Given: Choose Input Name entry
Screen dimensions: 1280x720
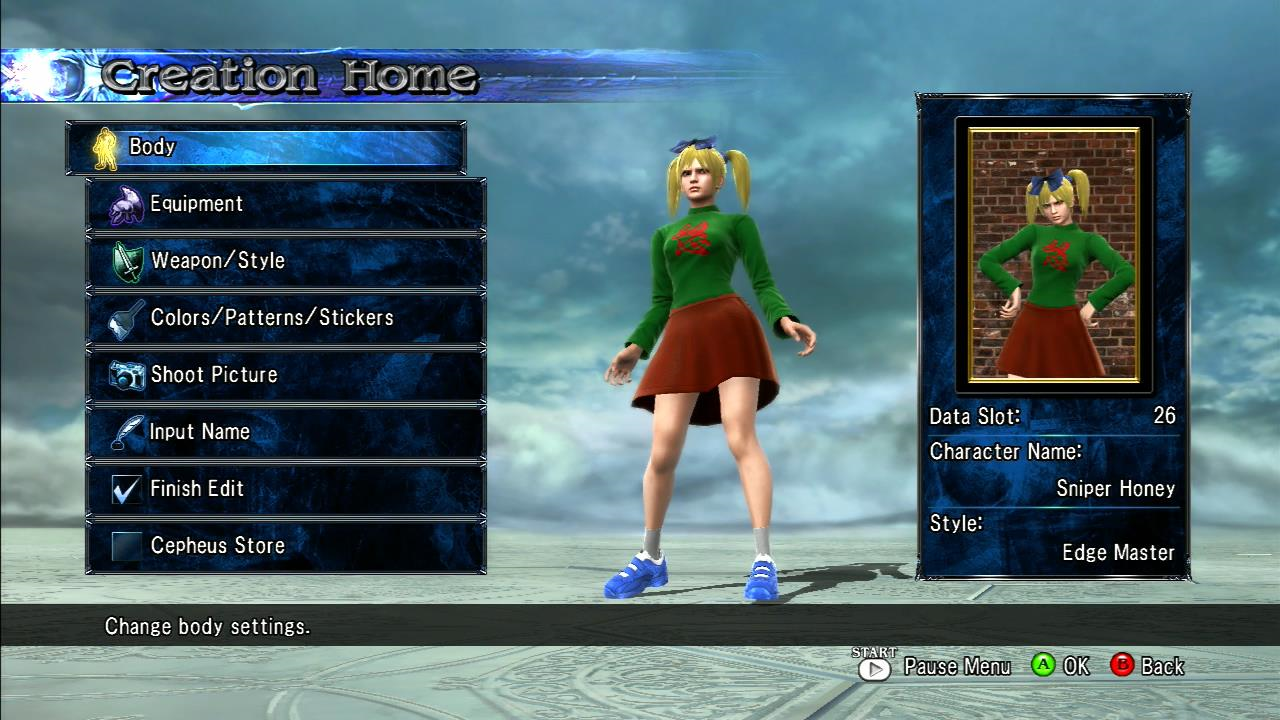Looking at the screenshot, I should pyautogui.click(x=286, y=432).
